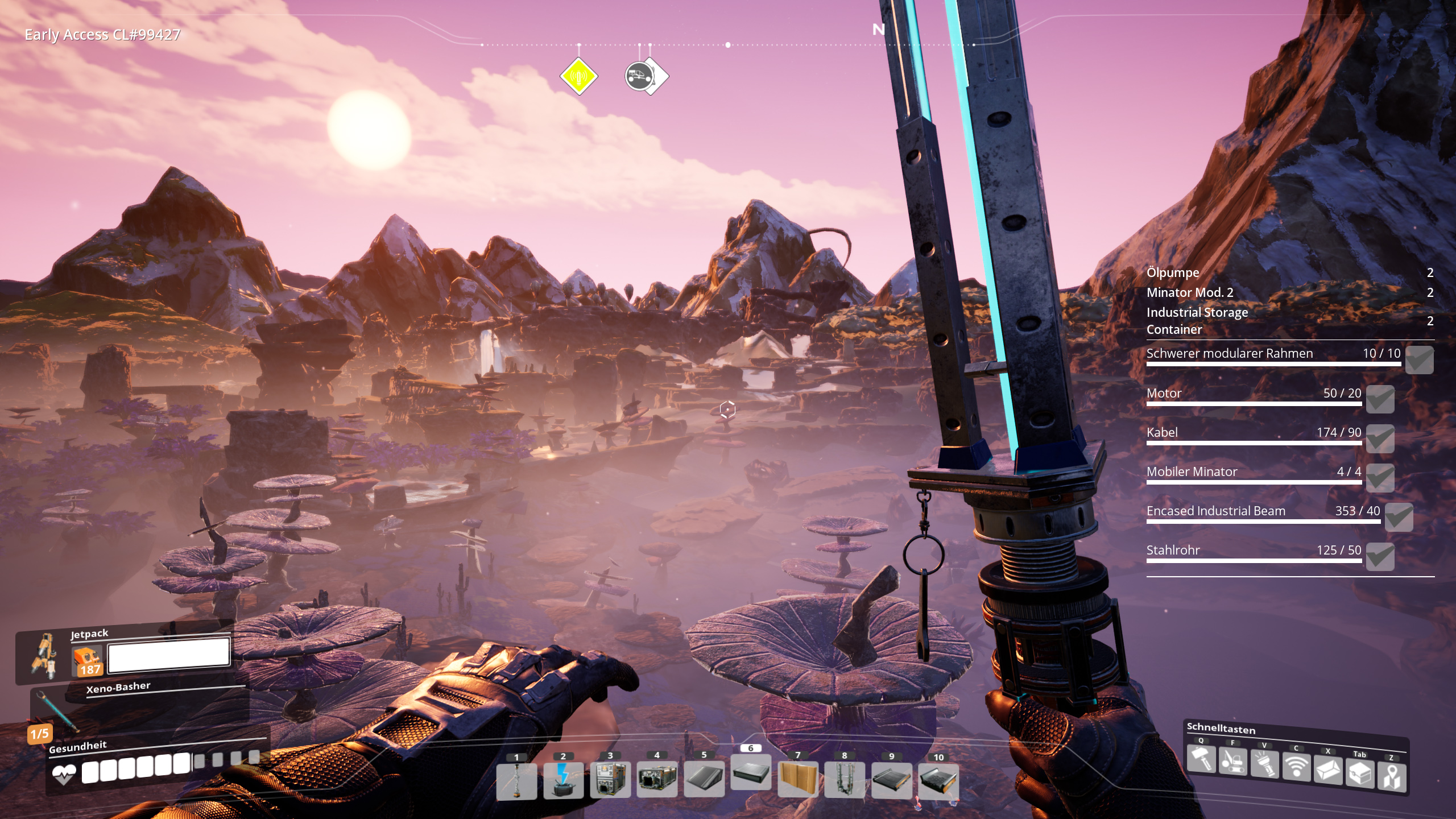Choose the power line hotbar slot
Screen dimensions: 1456x819
(x=563, y=780)
